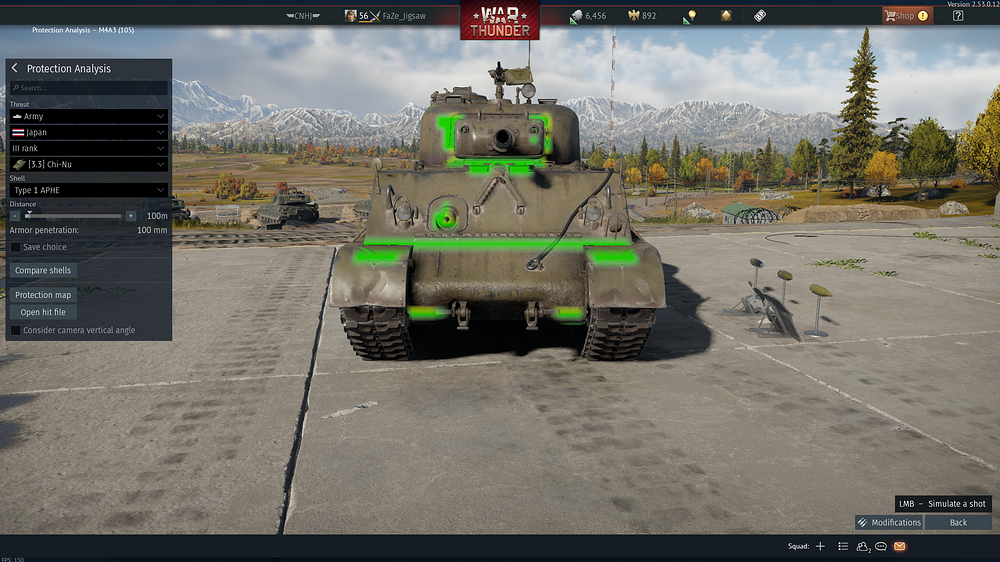The width and height of the screenshot is (1000, 562).
Task: Open the orange mail envelope icon
Action: click(x=900, y=546)
